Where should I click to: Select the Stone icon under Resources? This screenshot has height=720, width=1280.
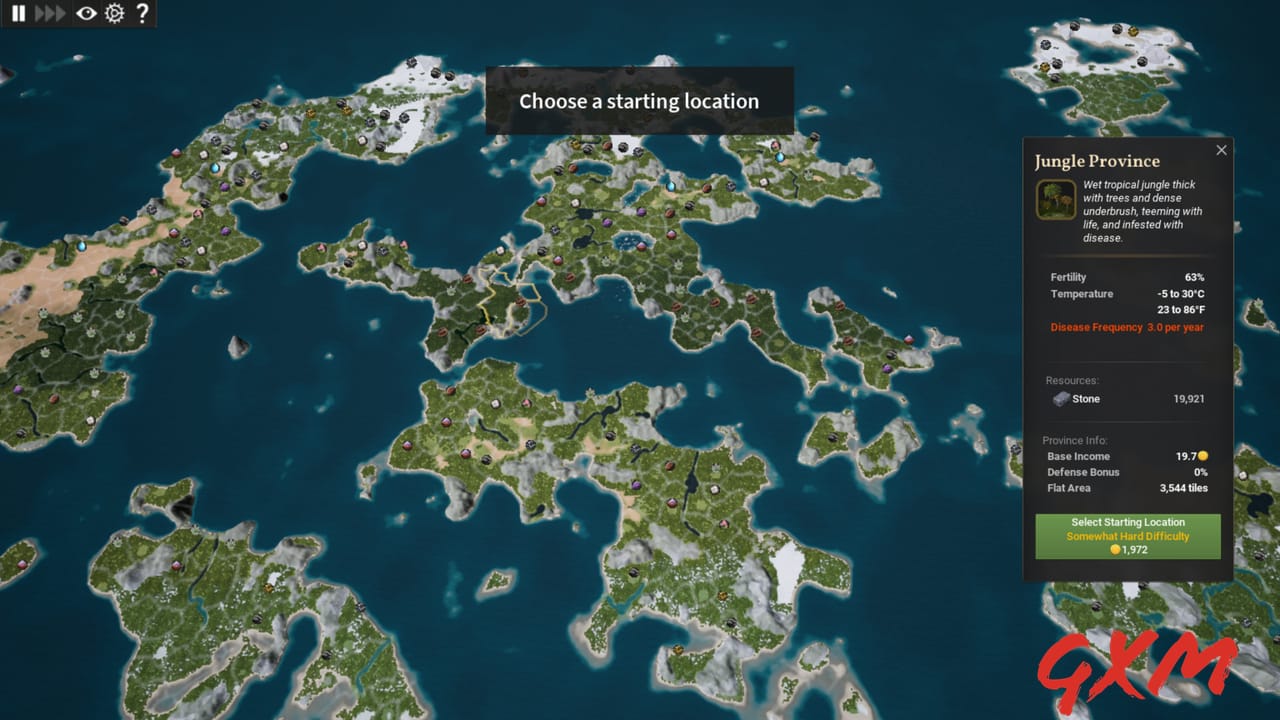[x=1060, y=399]
